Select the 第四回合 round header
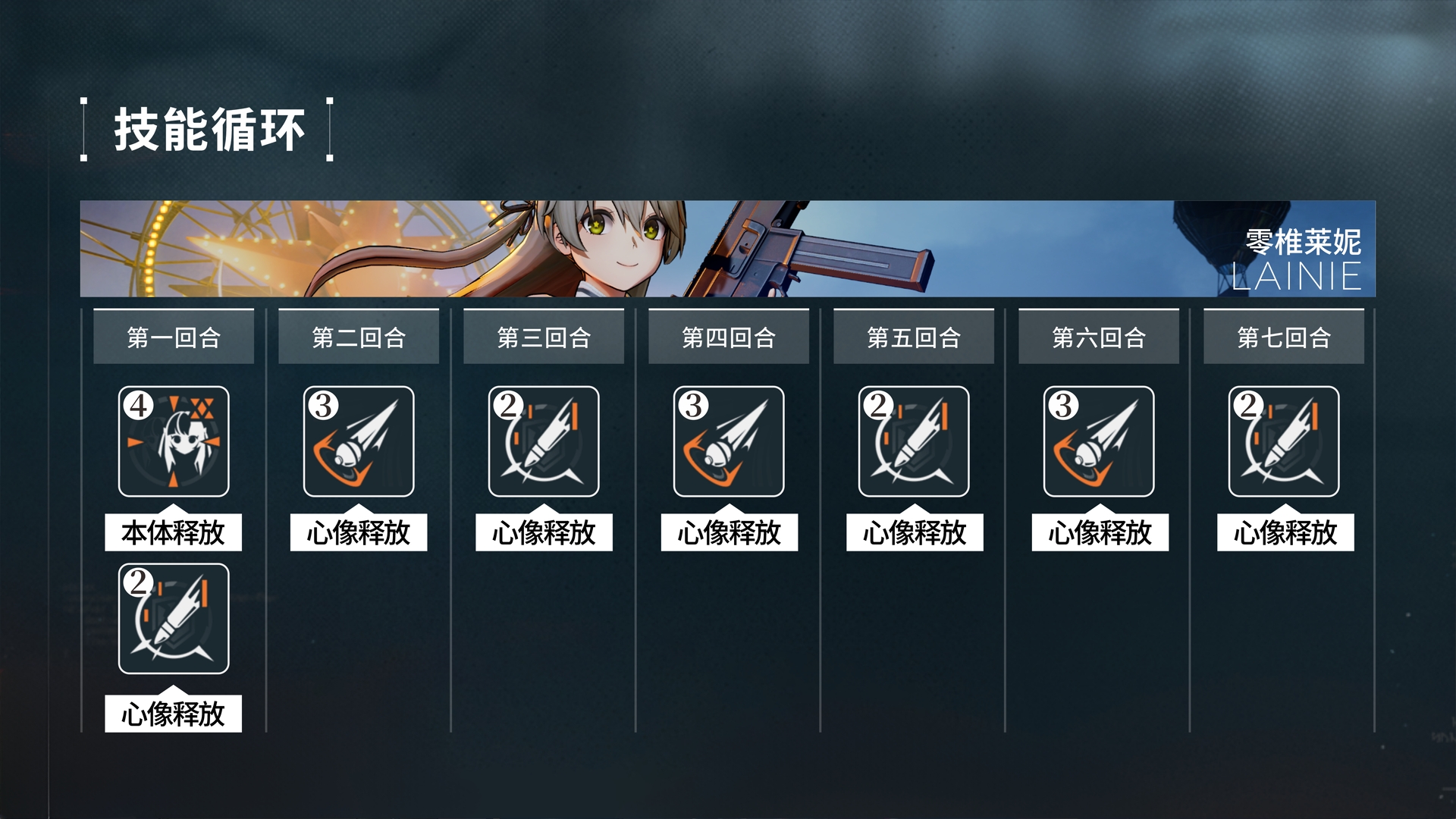 point(729,337)
